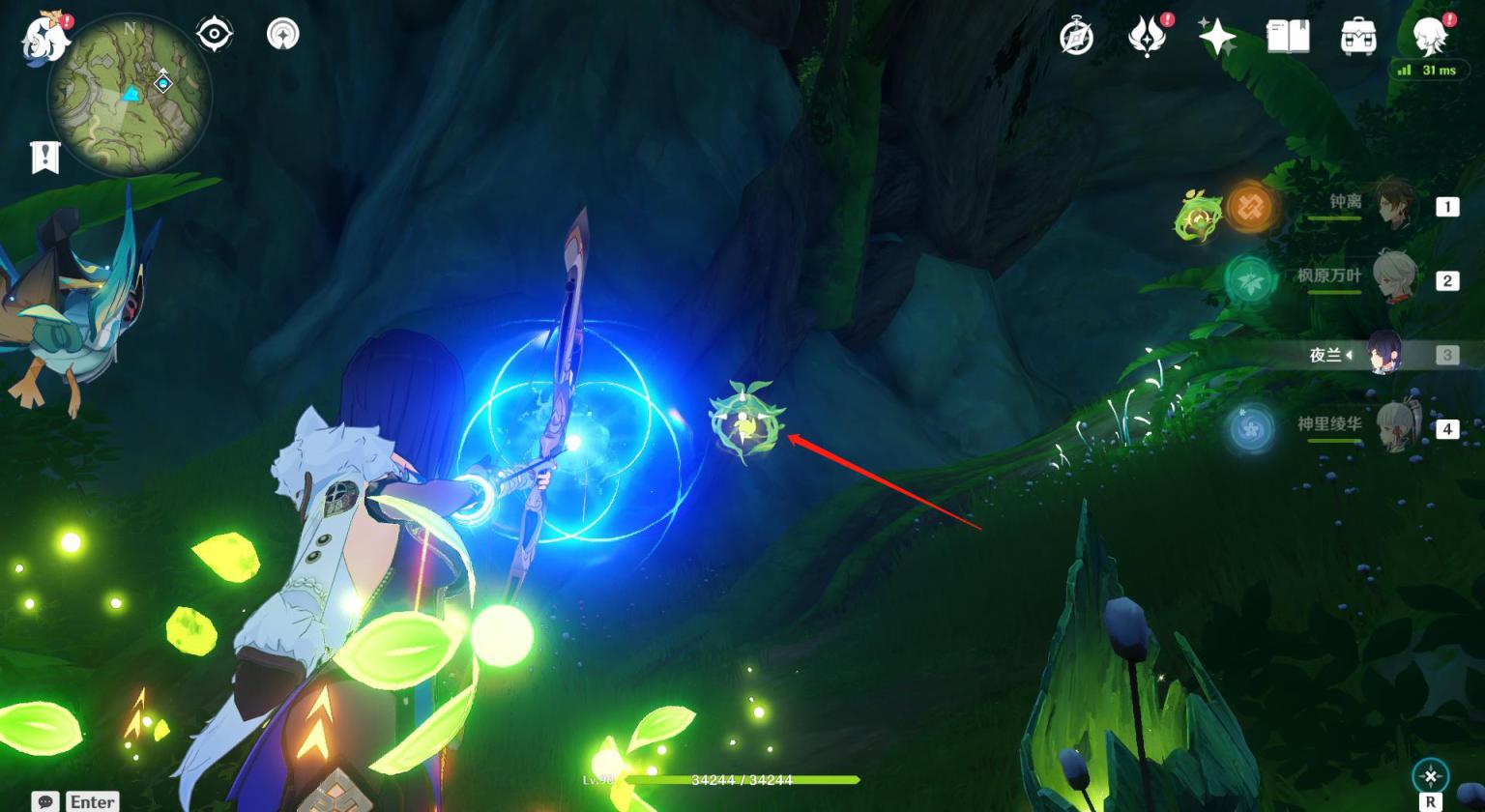Open the Adventurer Handbook book icon
Viewport: 1485px width, 812px height.
pyautogui.click(x=1288, y=38)
